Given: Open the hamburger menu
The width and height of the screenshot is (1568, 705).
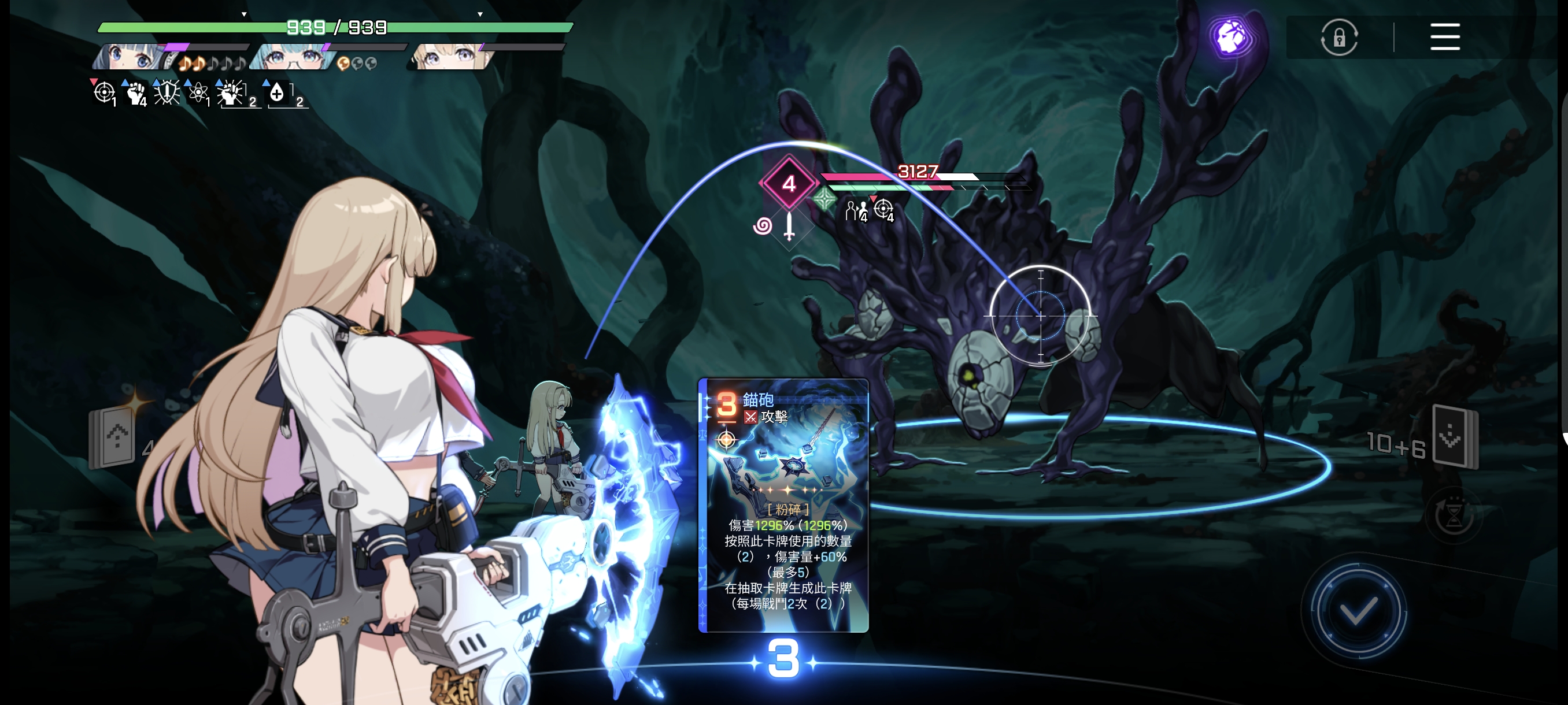Looking at the screenshot, I should point(1444,37).
